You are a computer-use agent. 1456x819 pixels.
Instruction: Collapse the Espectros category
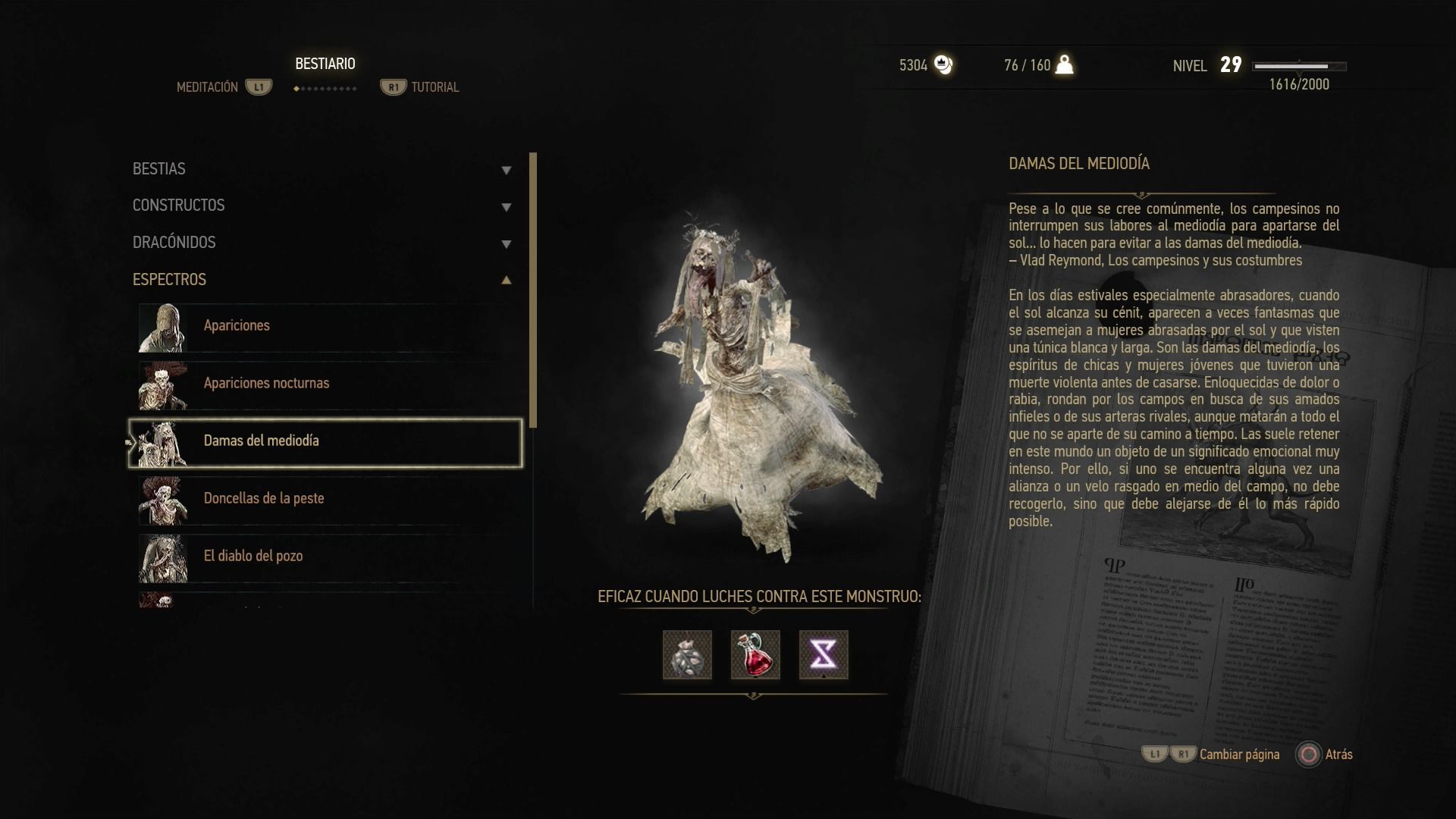(x=322, y=280)
